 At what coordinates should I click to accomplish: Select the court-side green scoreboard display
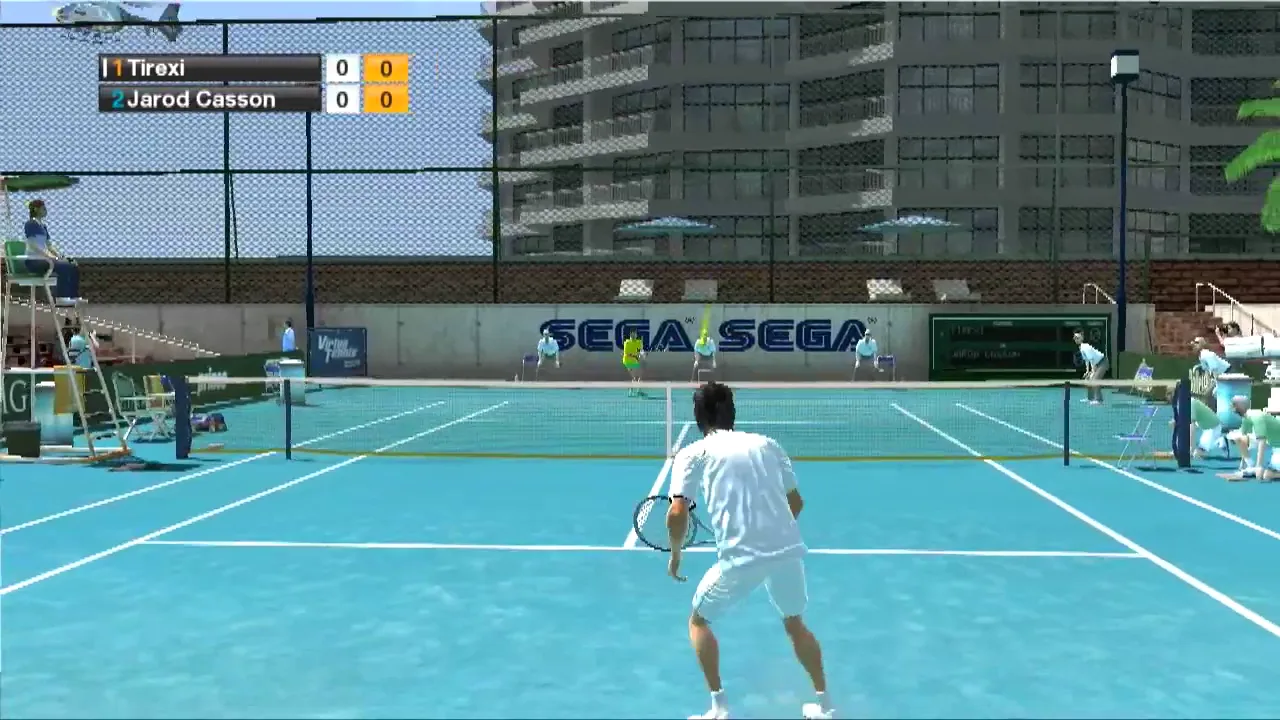tap(1017, 343)
